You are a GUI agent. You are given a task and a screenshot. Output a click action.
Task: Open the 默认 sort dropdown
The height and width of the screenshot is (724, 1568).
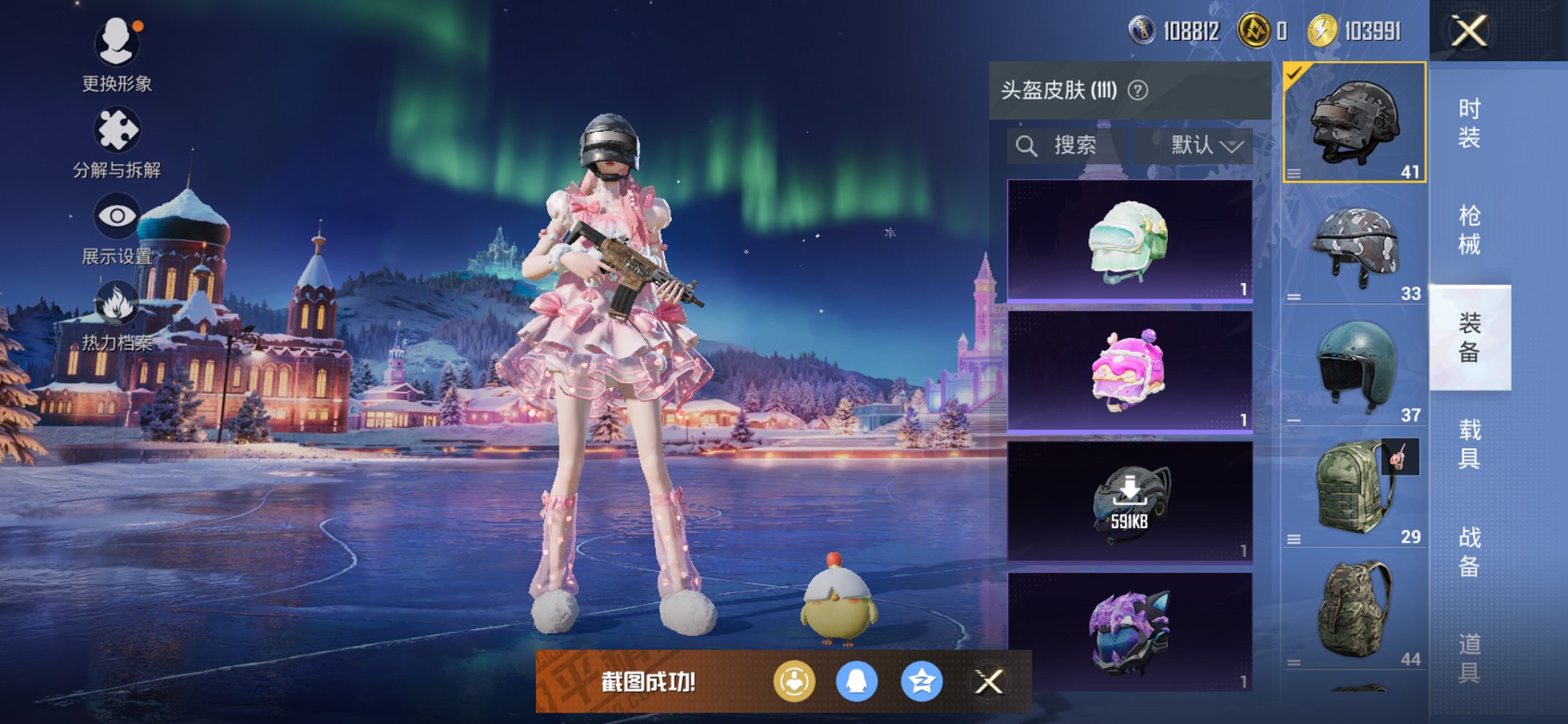coord(1202,144)
